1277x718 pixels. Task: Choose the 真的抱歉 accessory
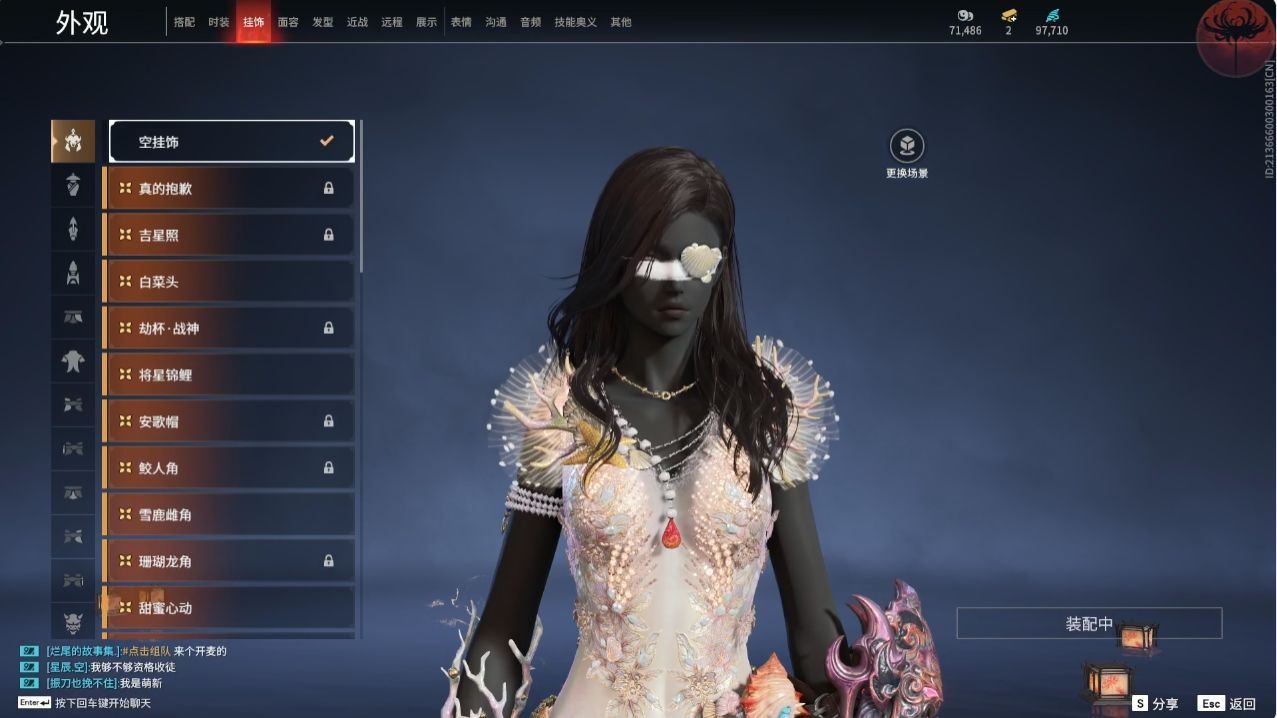tap(229, 188)
